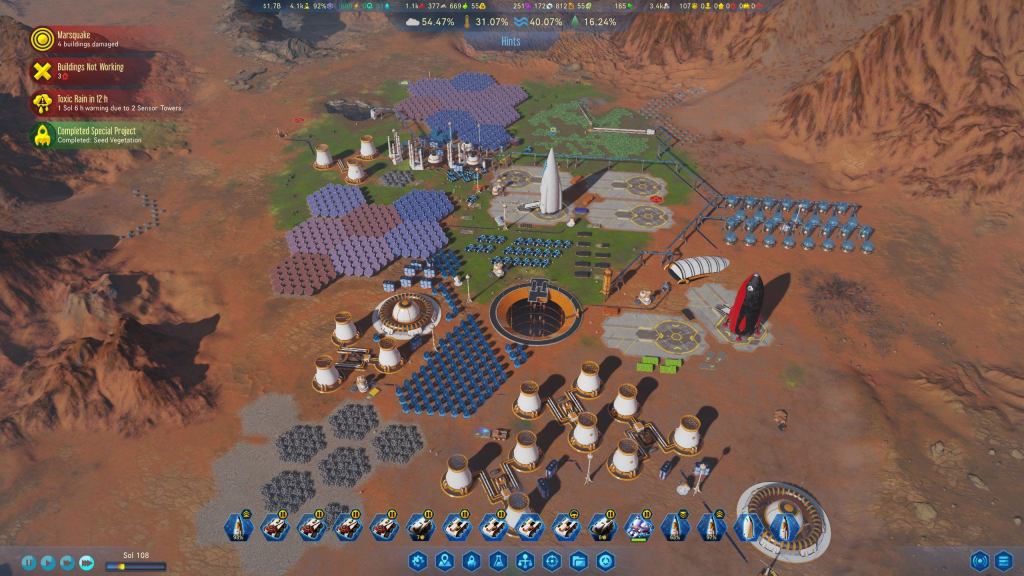This screenshot has height=576, width=1024.
Task: Open the build menu gear-hexagon button
Action: [x=418, y=562]
